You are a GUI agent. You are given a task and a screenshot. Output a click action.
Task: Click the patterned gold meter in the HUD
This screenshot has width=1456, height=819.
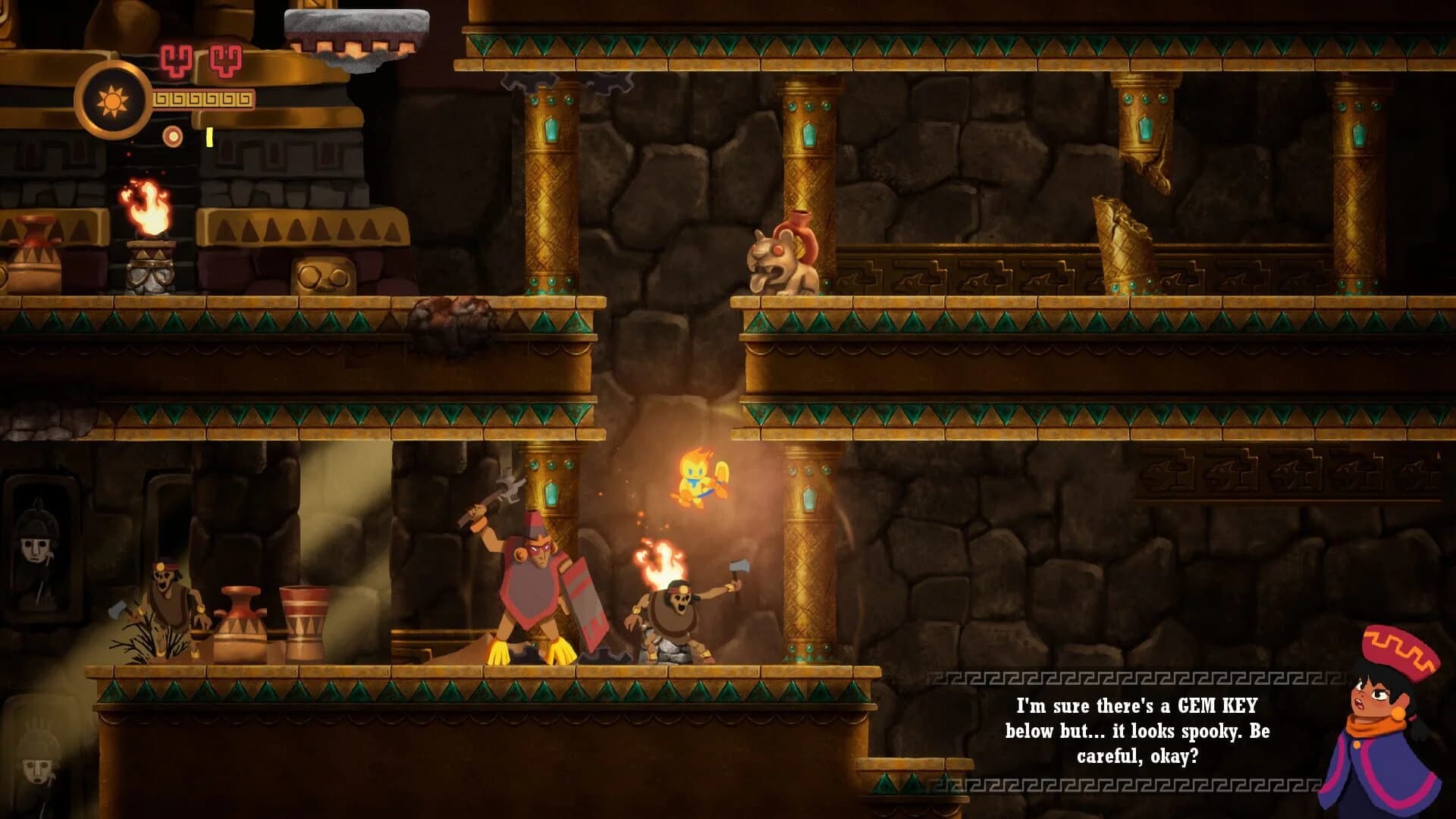tap(203, 99)
